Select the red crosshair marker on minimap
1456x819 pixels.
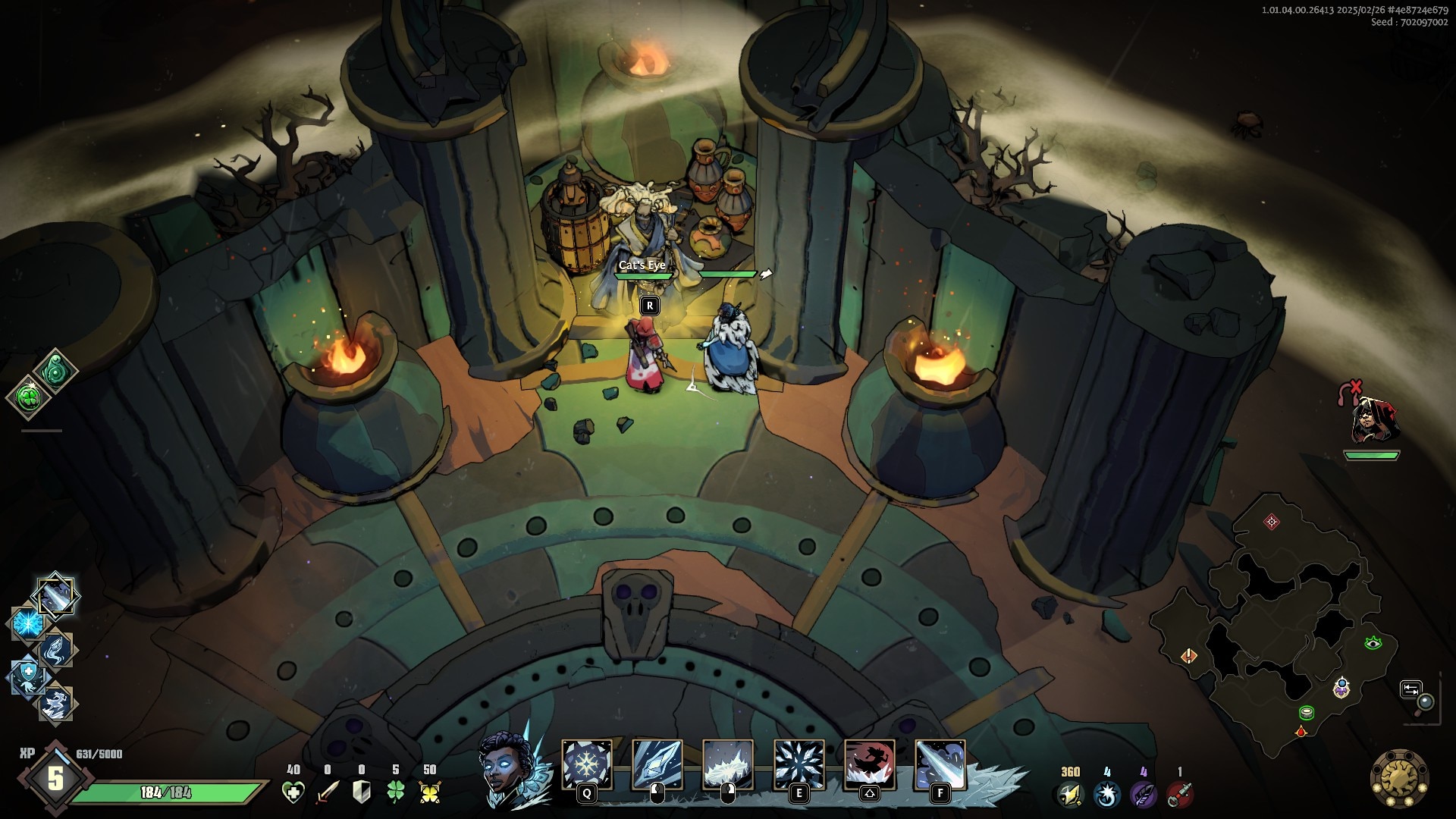1272,521
